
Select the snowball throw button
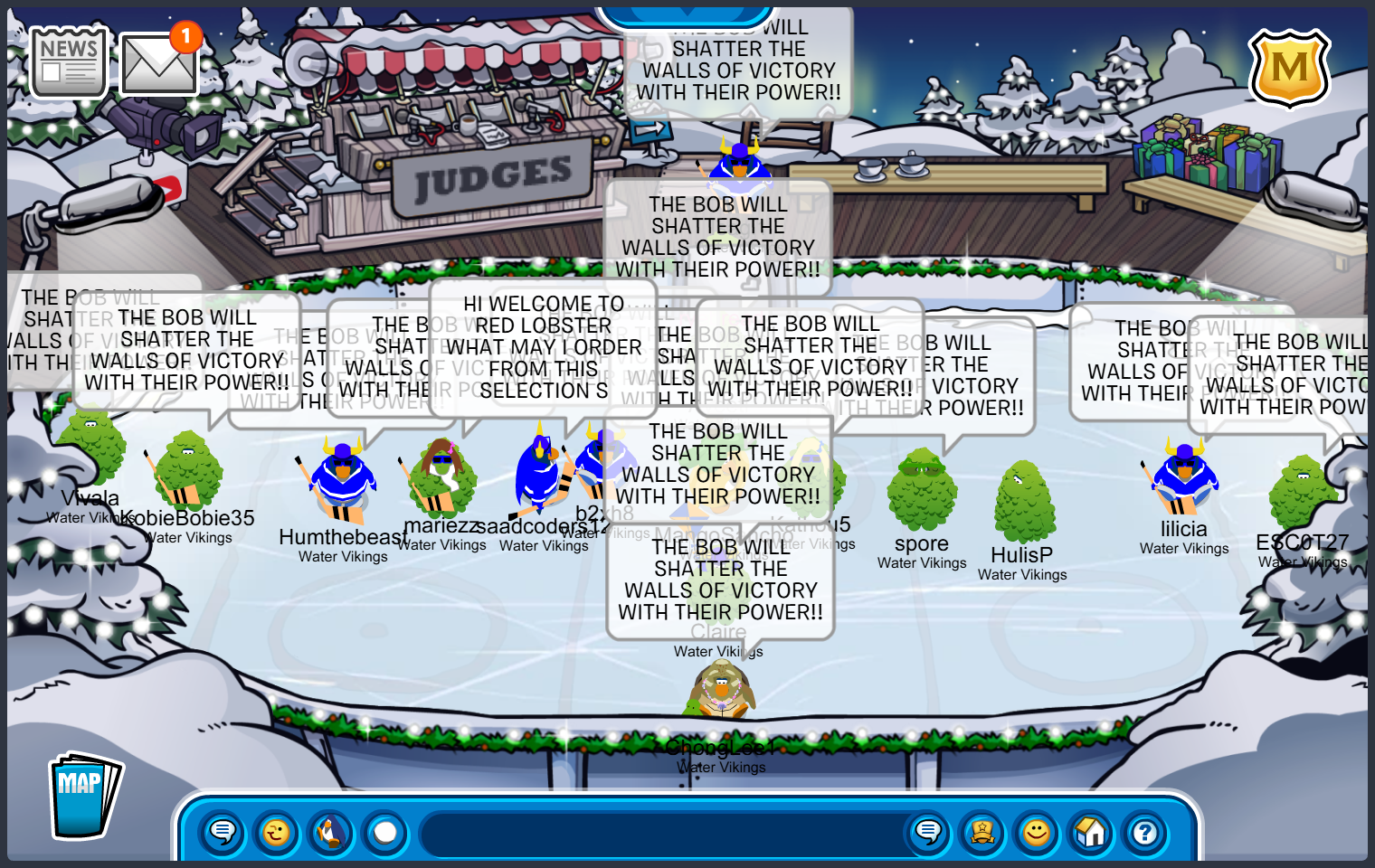pyautogui.click(x=385, y=832)
